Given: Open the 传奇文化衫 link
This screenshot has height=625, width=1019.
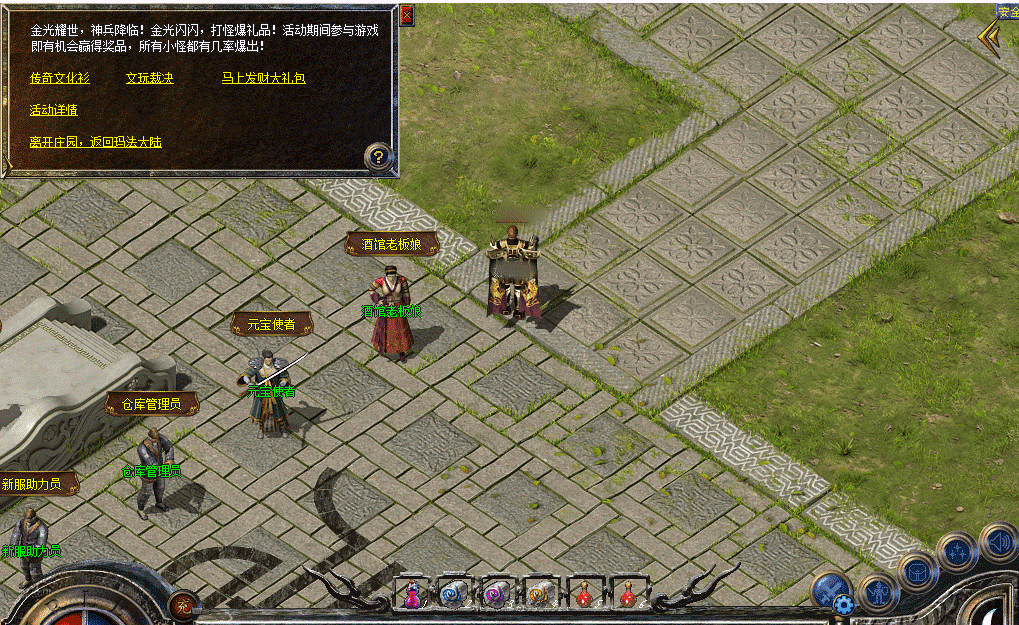Looking at the screenshot, I should pos(60,78).
